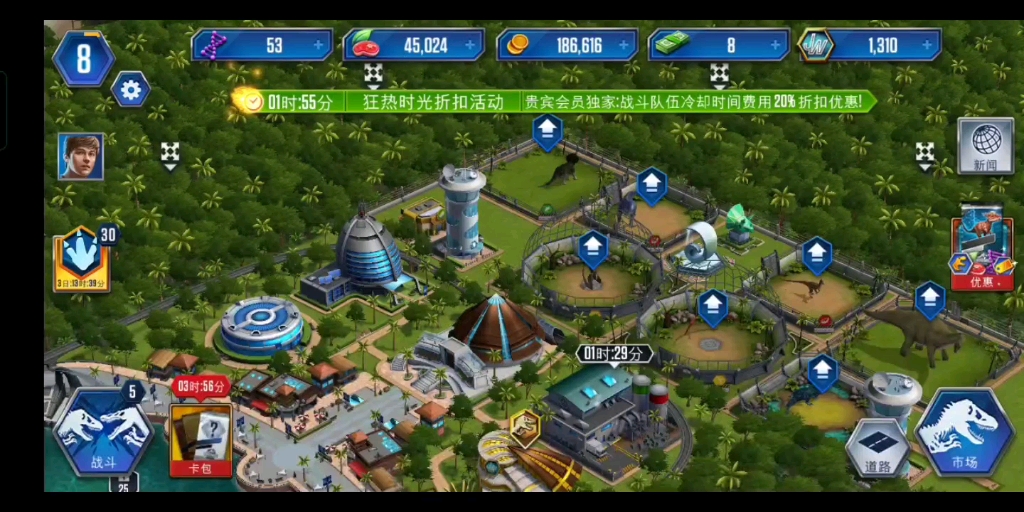
Task: Tap the player level 8 badge
Action: tap(83, 58)
